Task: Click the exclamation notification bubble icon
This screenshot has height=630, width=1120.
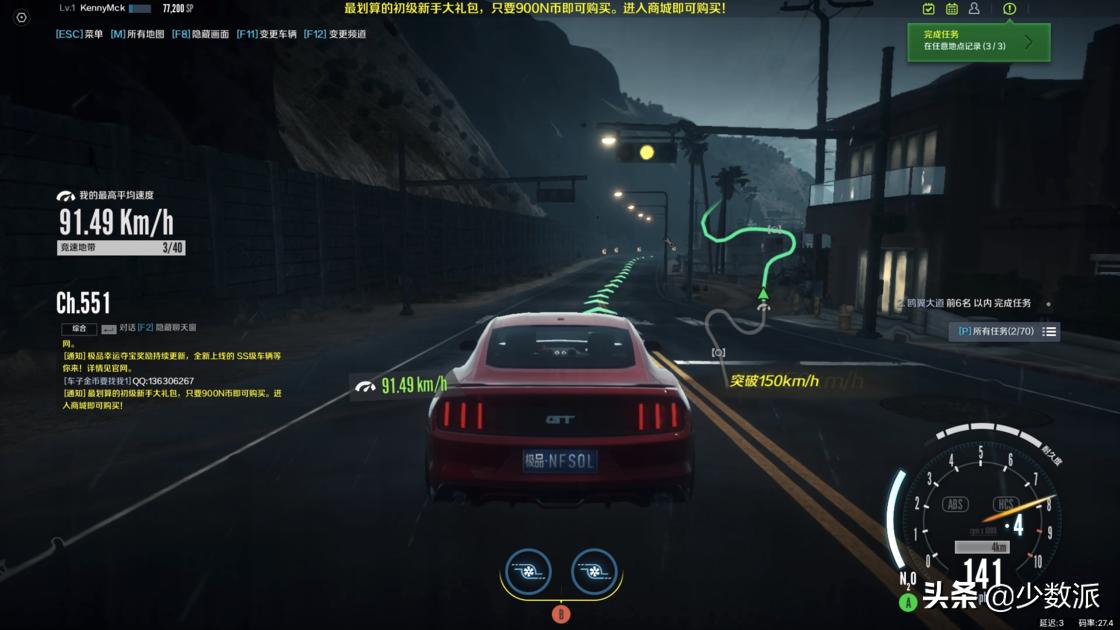Action: click(x=1009, y=9)
